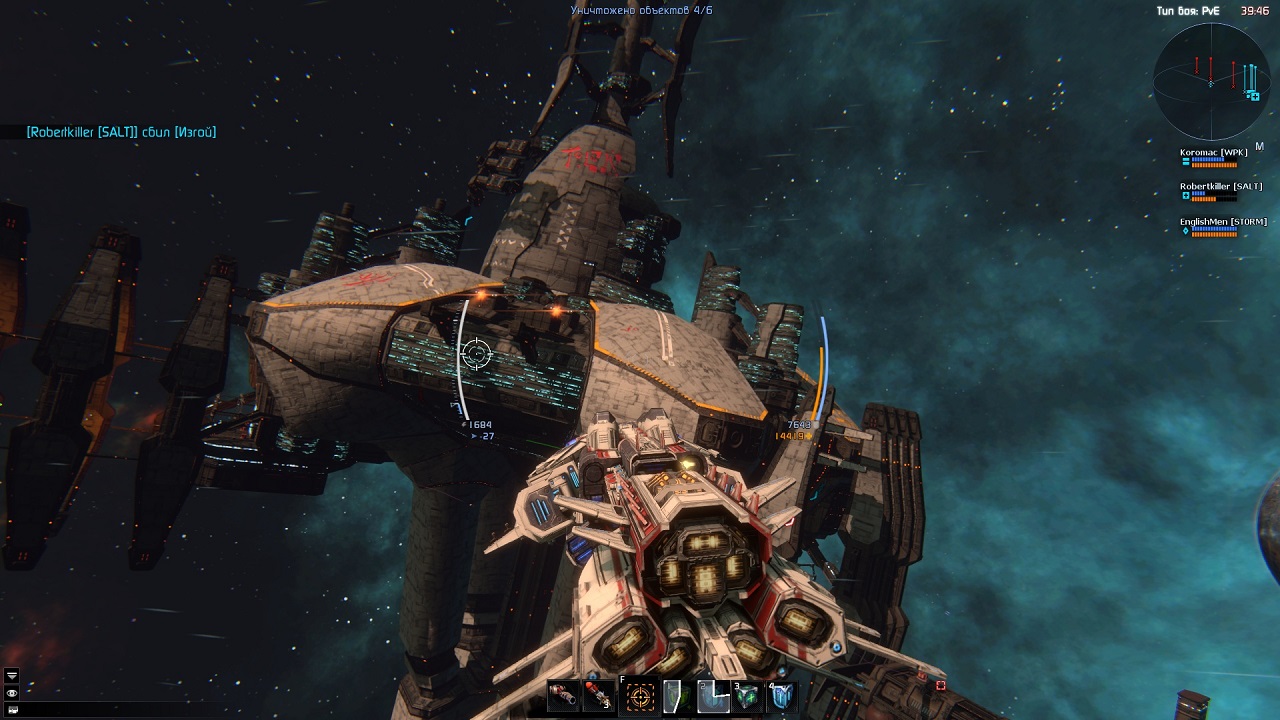Select teammate Robertkiller [SALT] in squad list
This screenshot has width=1280, height=720.
1220,187
